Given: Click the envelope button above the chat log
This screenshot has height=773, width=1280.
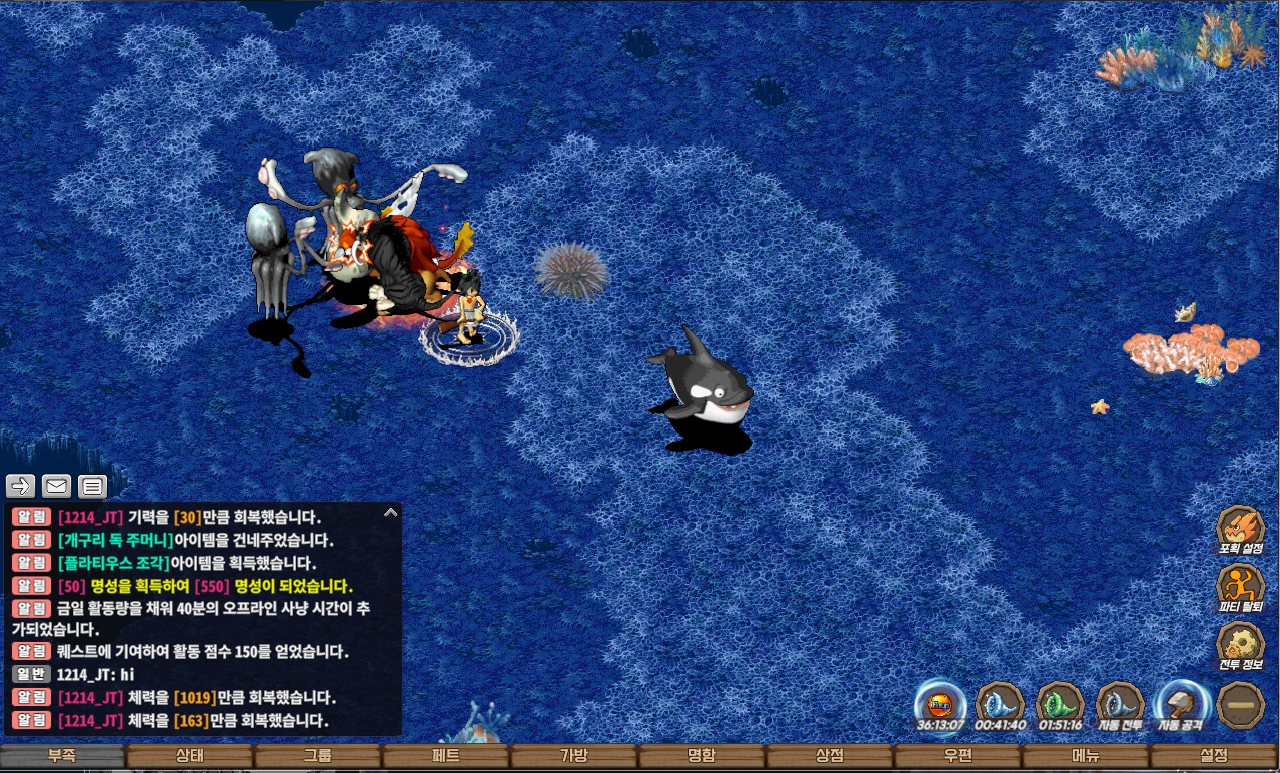Looking at the screenshot, I should [x=56, y=487].
